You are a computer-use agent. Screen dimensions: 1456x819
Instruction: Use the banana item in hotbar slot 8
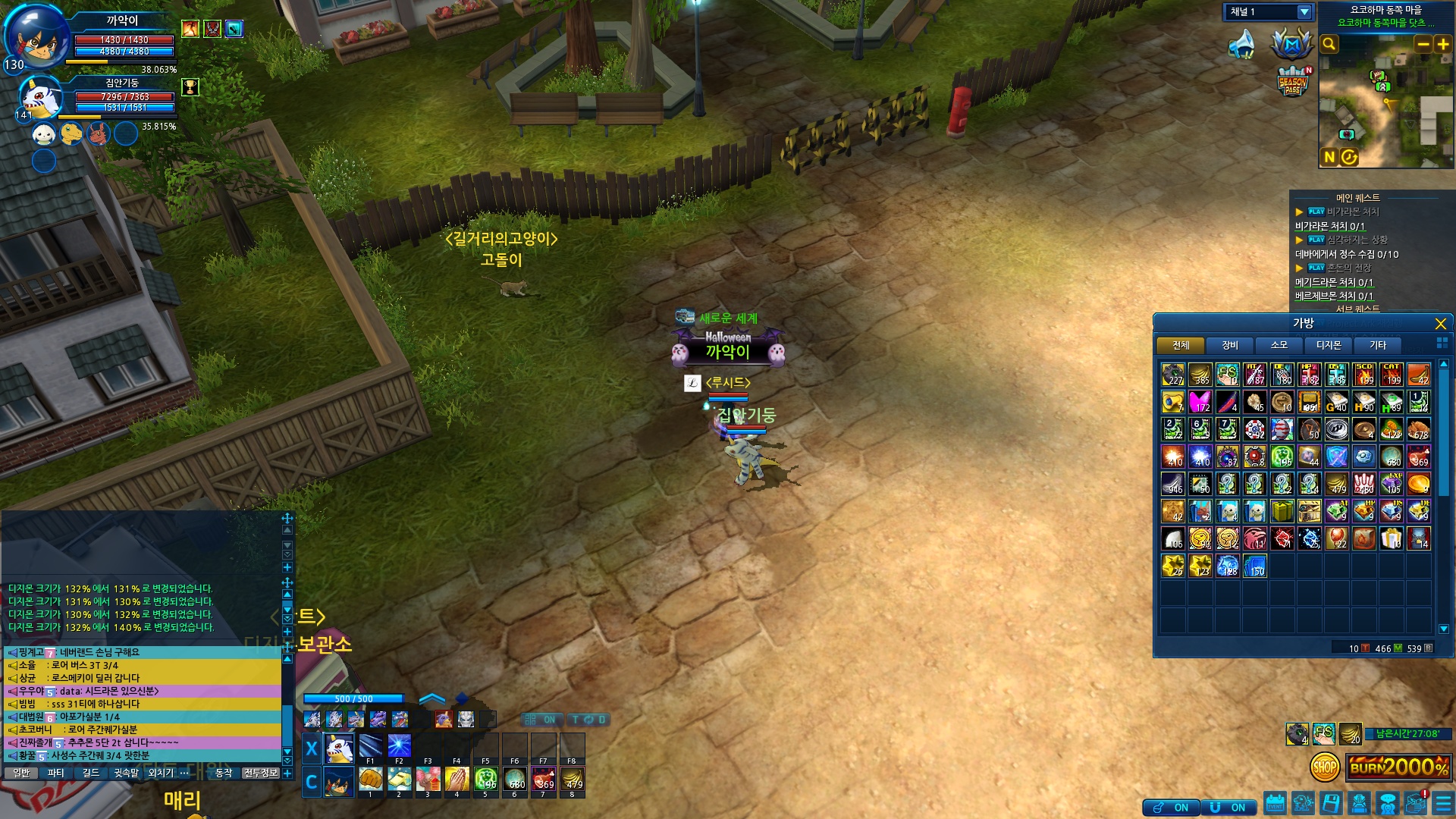tap(572, 780)
